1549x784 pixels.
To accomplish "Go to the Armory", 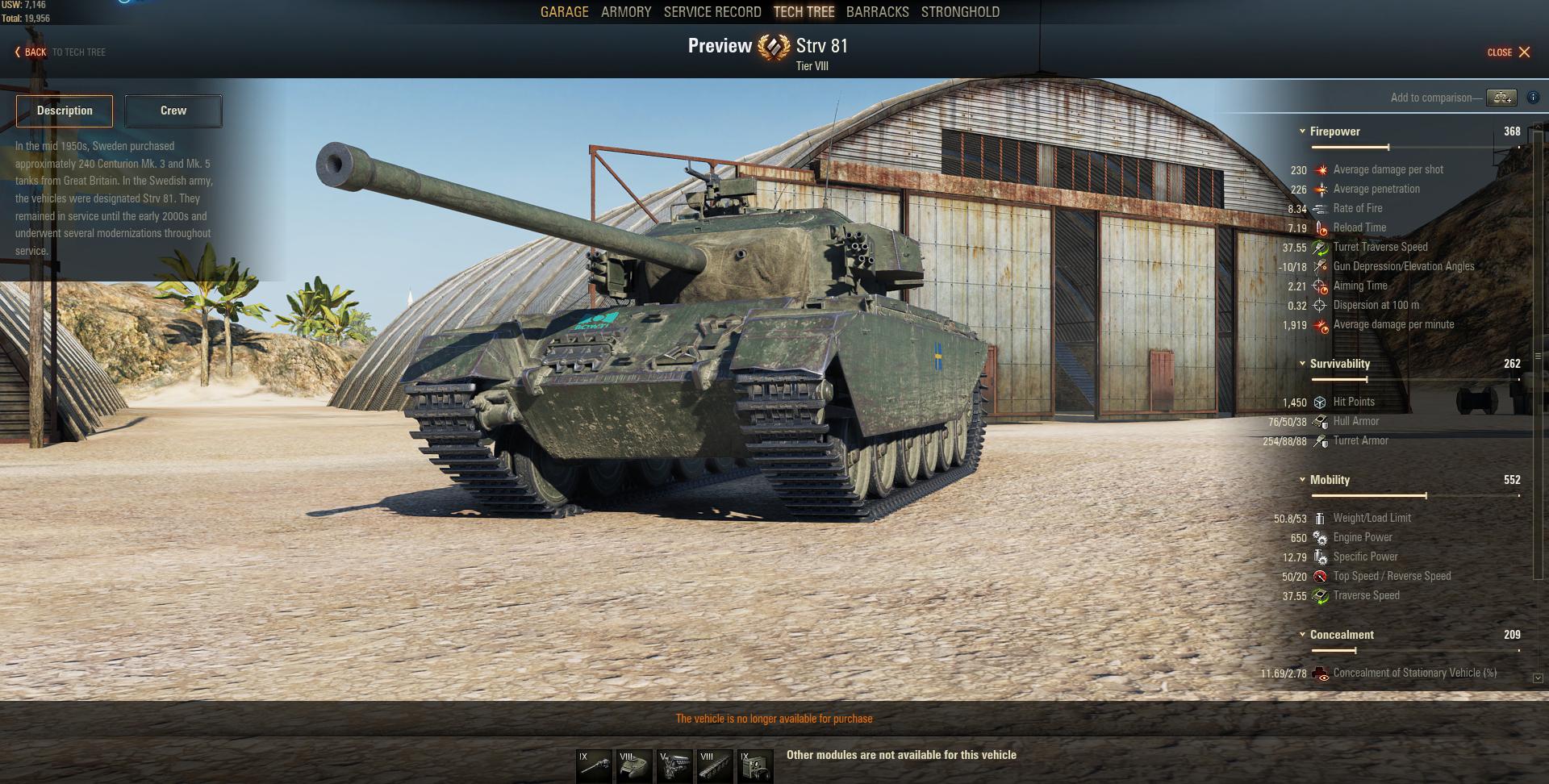I will [x=626, y=12].
